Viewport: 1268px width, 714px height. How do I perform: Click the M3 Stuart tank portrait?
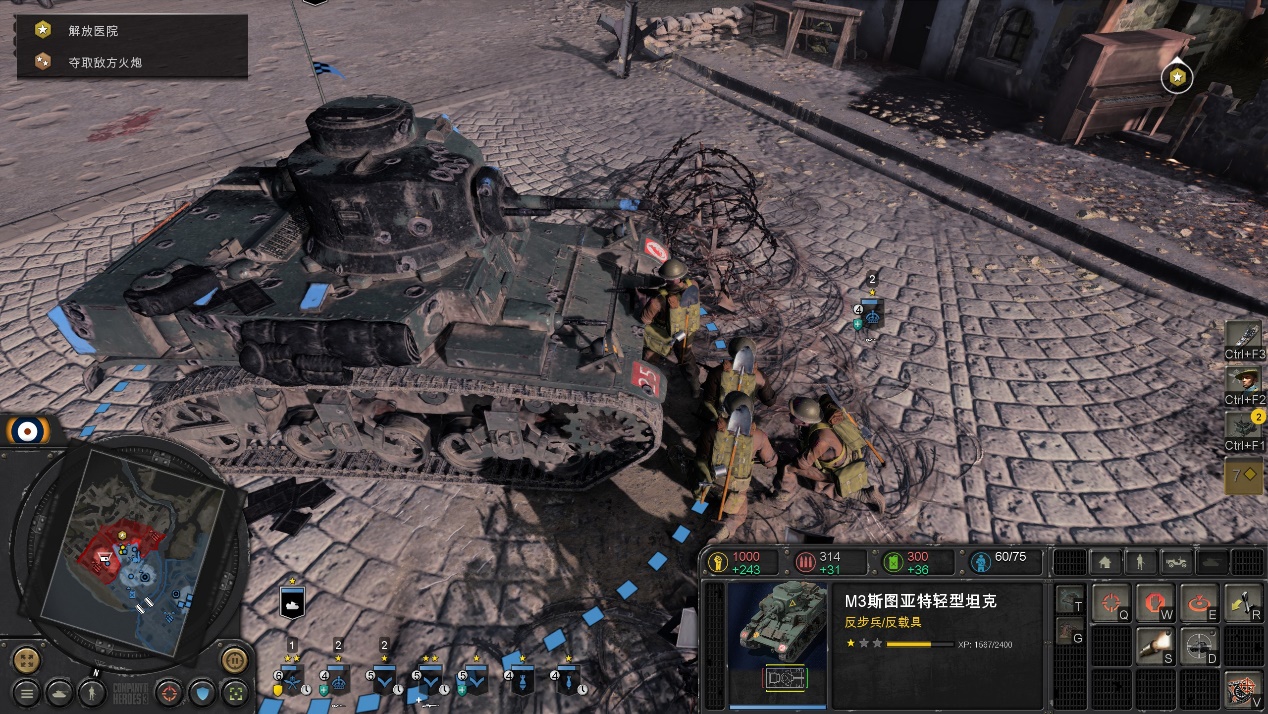[x=776, y=632]
